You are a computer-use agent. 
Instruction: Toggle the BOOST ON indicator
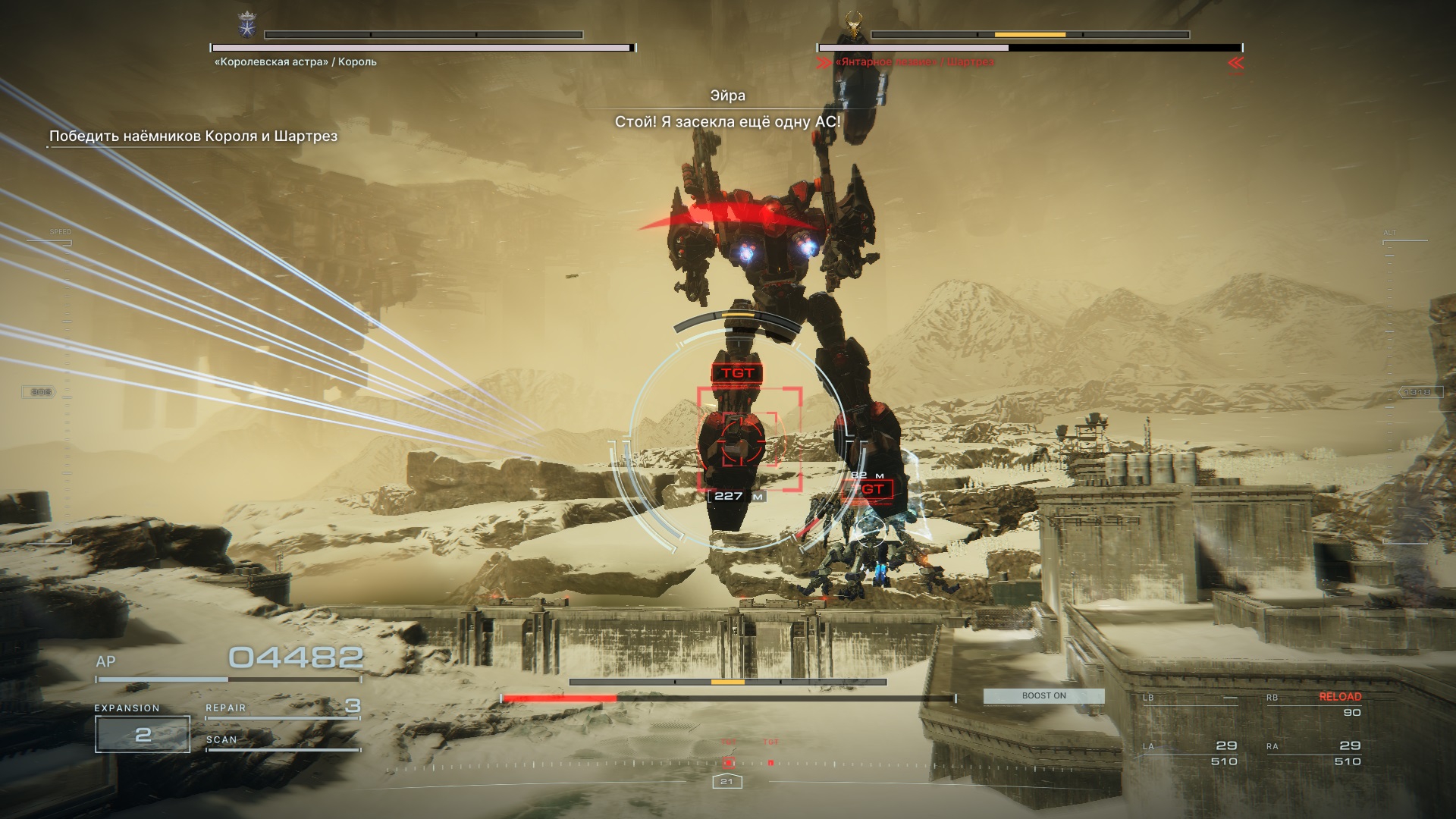tap(1043, 696)
